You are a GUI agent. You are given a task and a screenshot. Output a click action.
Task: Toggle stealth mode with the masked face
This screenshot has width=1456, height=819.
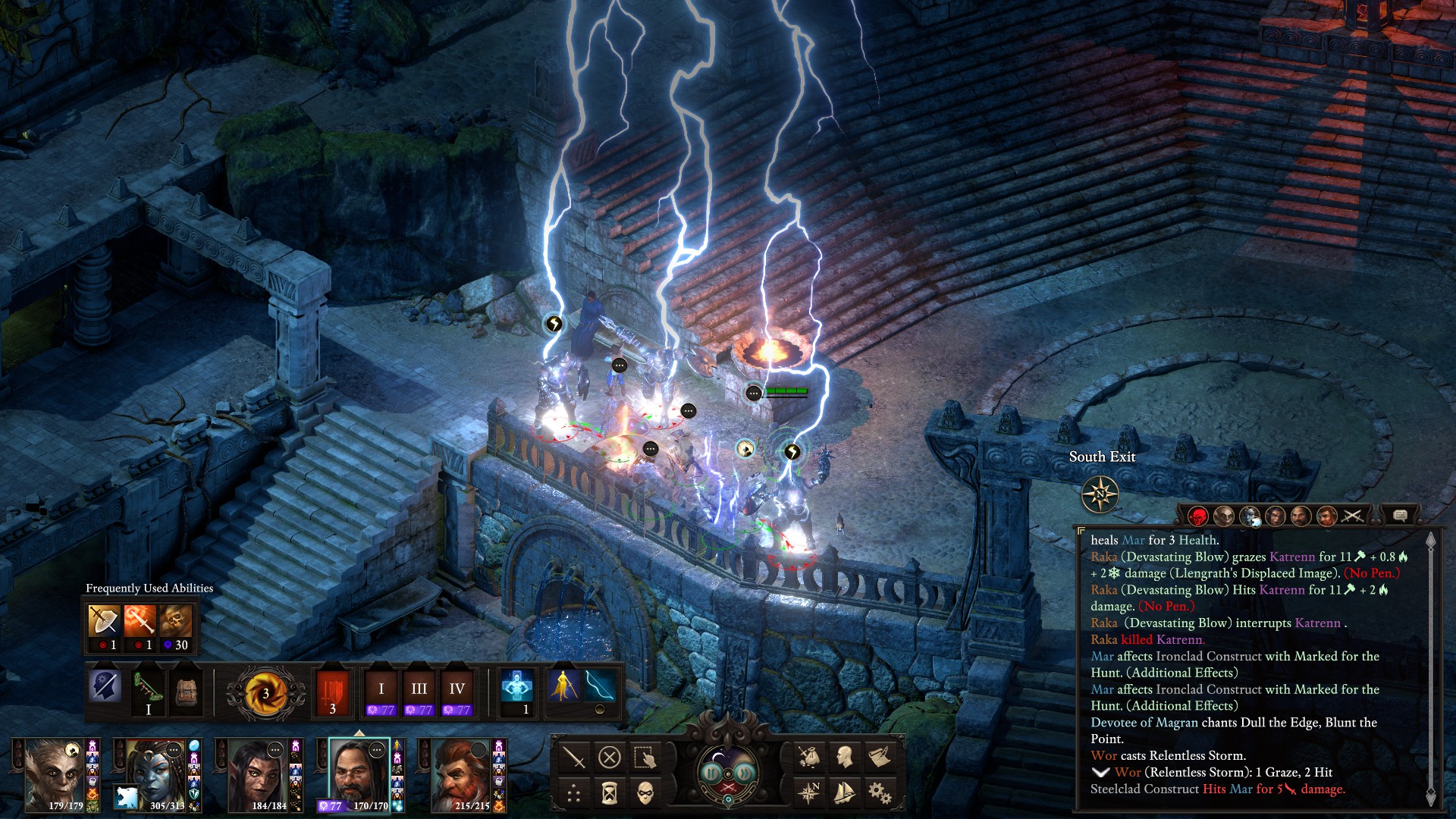coord(645,794)
